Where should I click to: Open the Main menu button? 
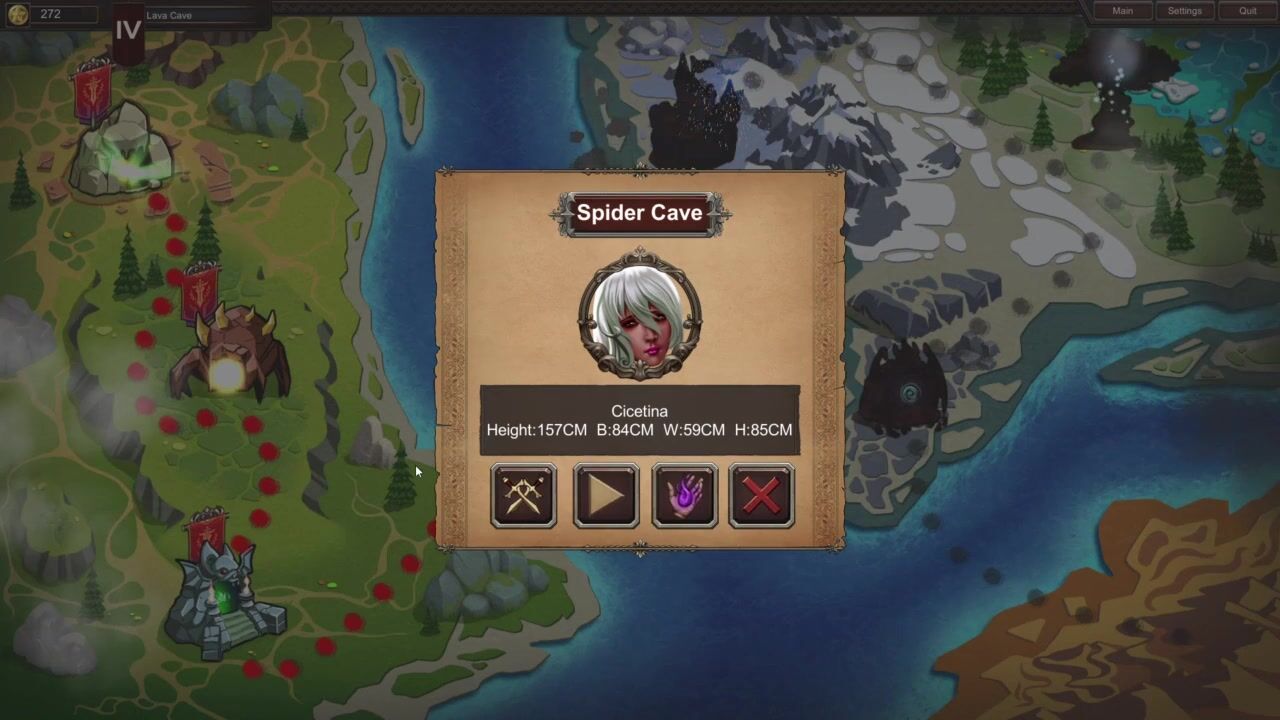tap(1122, 11)
